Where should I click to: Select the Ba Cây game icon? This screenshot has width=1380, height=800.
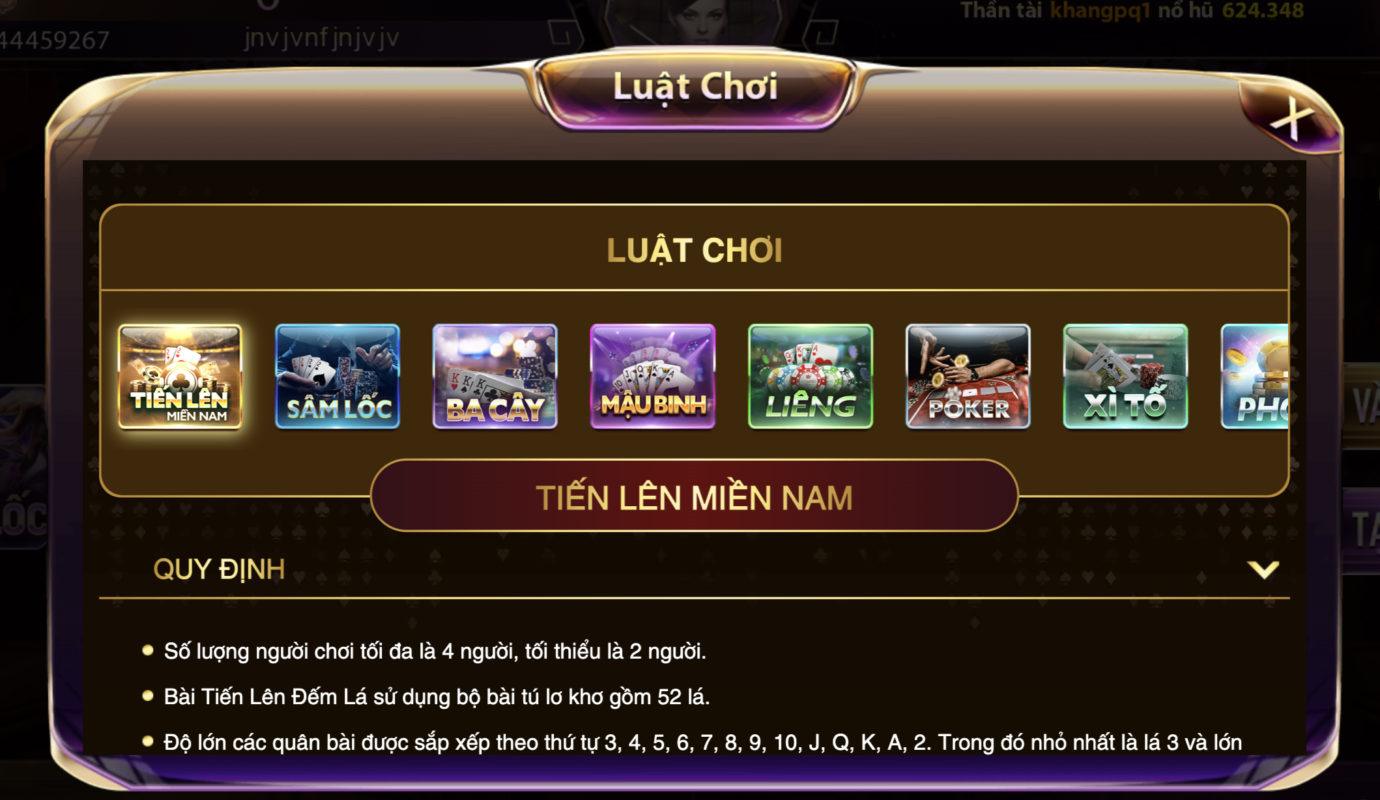click(x=495, y=376)
